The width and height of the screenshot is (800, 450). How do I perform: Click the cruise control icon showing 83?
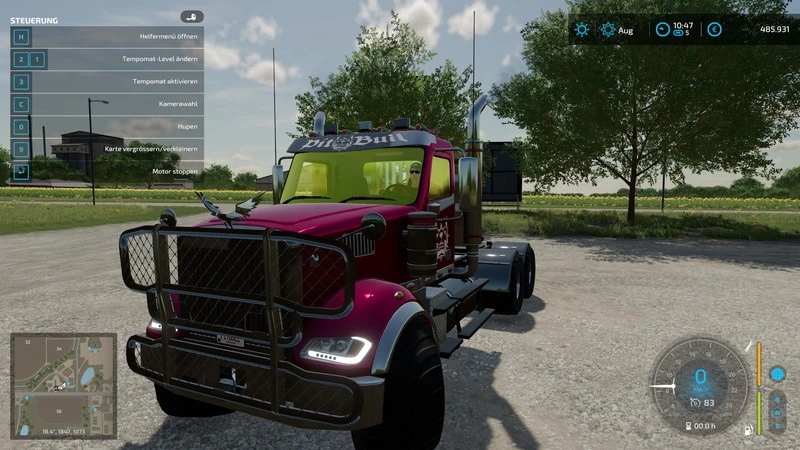pyautogui.click(x=692, y=404)
